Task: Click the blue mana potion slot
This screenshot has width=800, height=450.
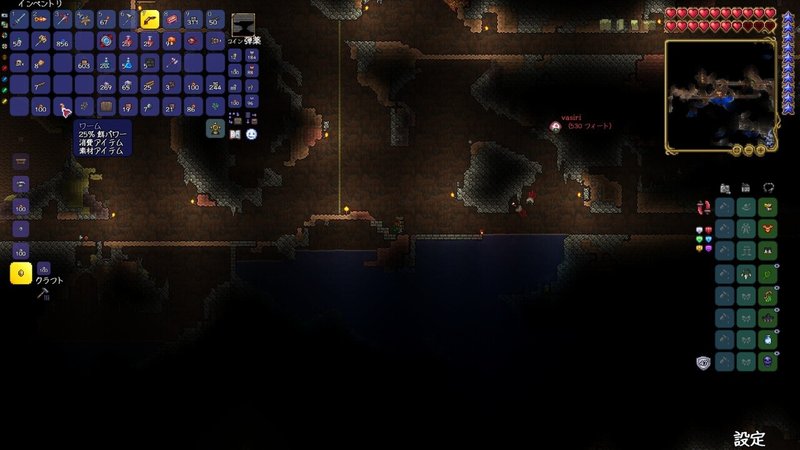Action: 128,64
